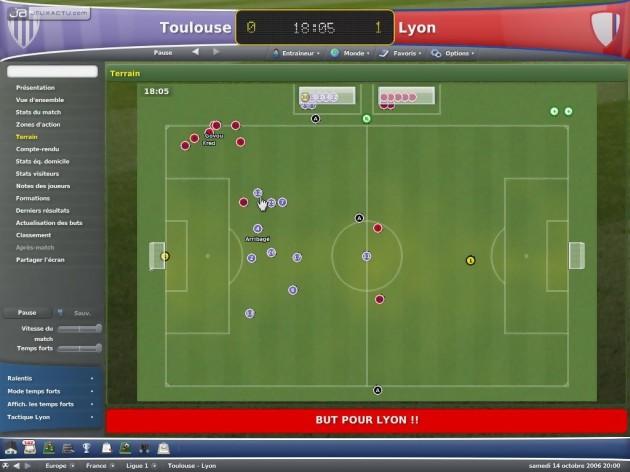
Task: Open the Compte-rendu report
Action: pyautogui.click(x=37, y=149)
